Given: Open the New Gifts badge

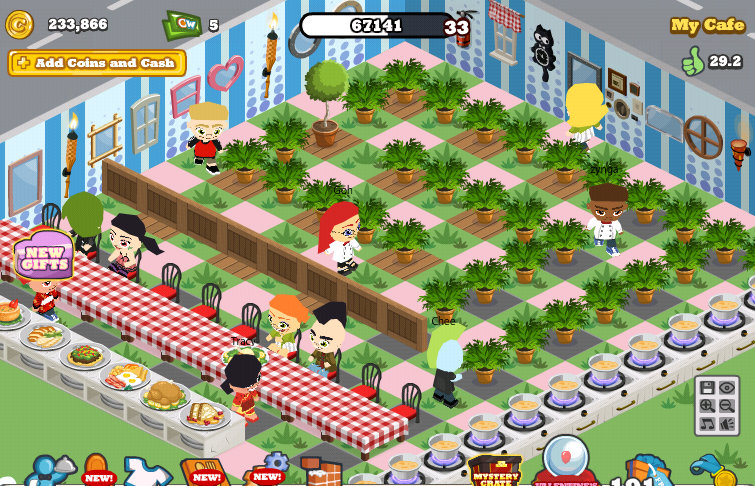Looking at the screenshot, I should [x=43, y=255].
